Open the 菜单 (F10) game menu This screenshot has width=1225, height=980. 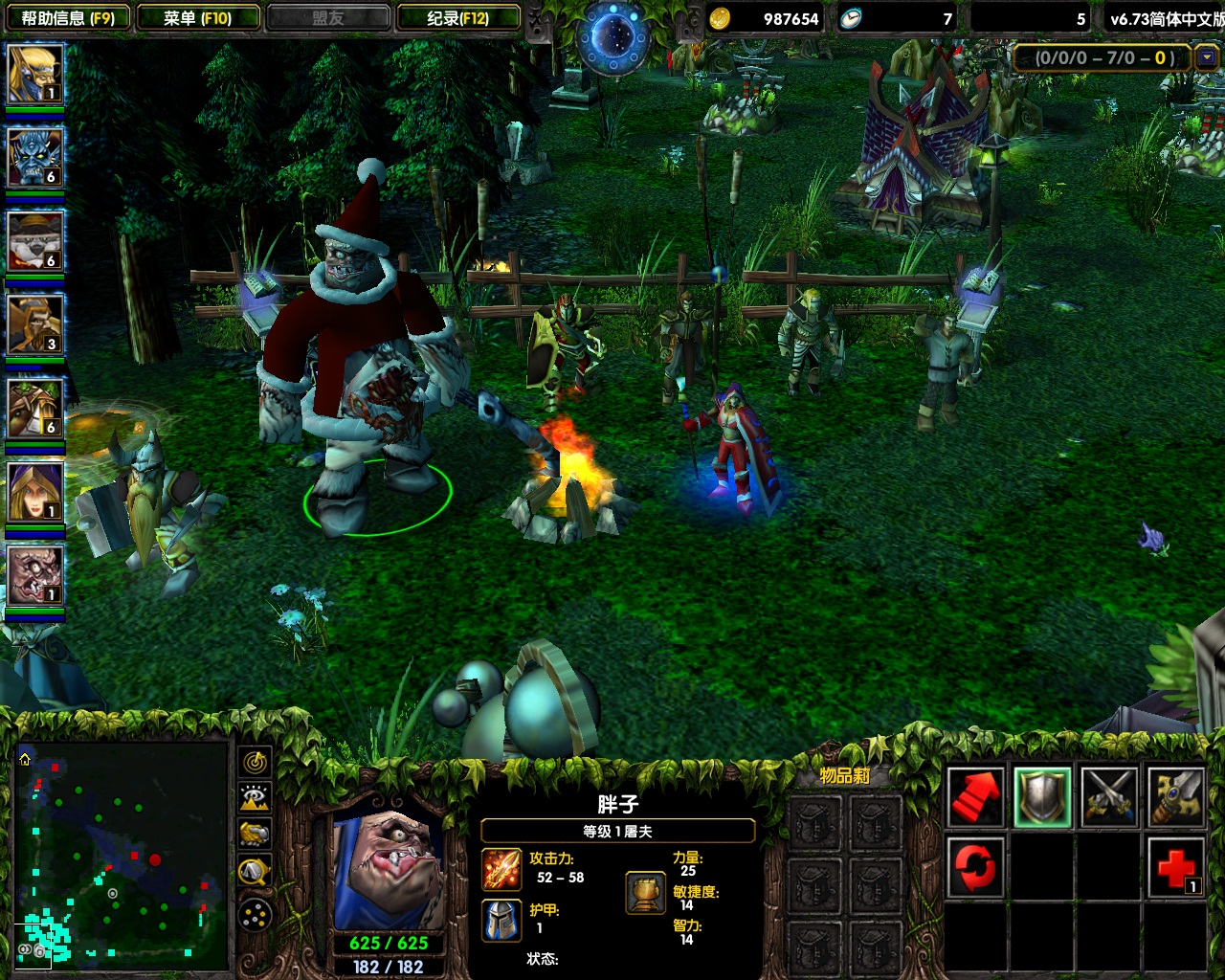pyautogui.click(x=197, y=18)
